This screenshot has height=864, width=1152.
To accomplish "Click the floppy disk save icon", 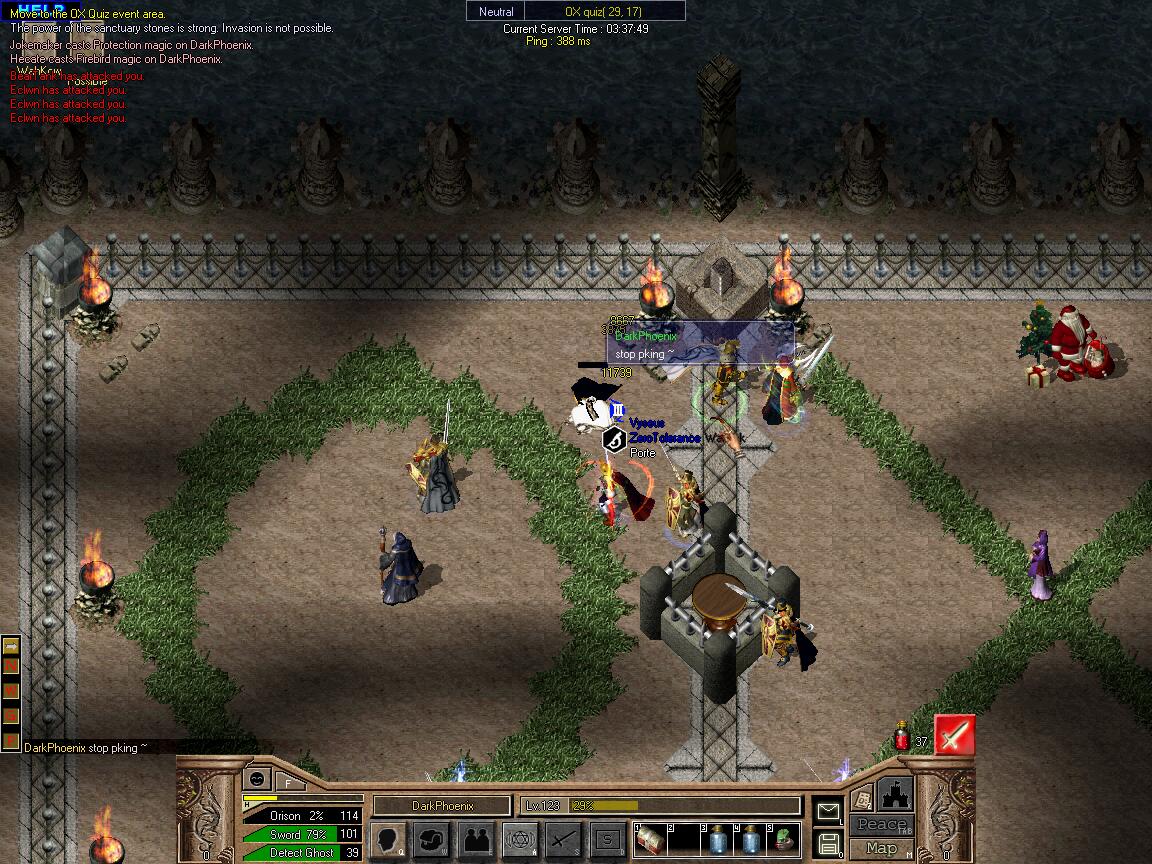I will [x=828, y=844].
